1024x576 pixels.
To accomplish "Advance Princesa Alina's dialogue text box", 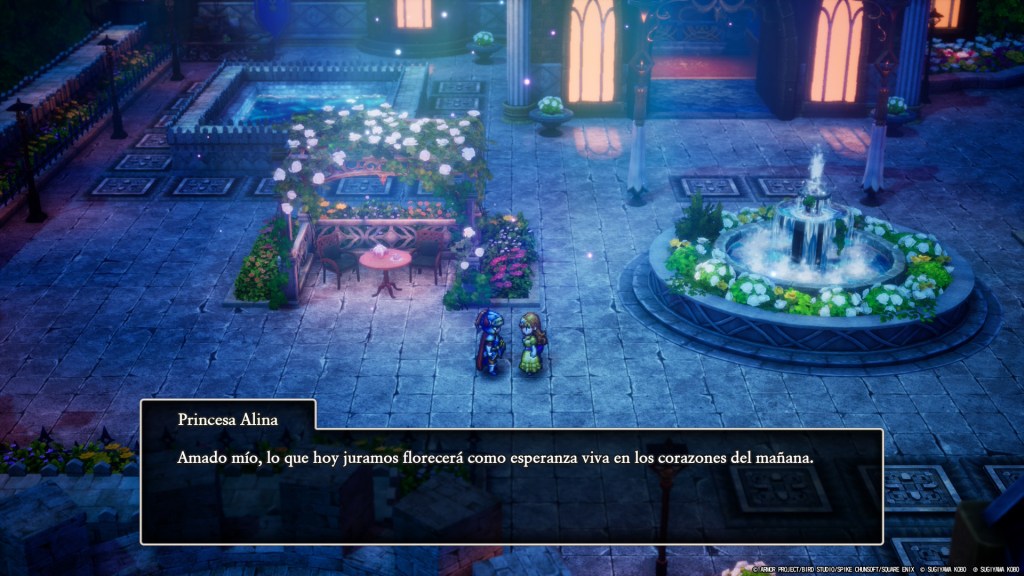I will (x=511, y=486).
